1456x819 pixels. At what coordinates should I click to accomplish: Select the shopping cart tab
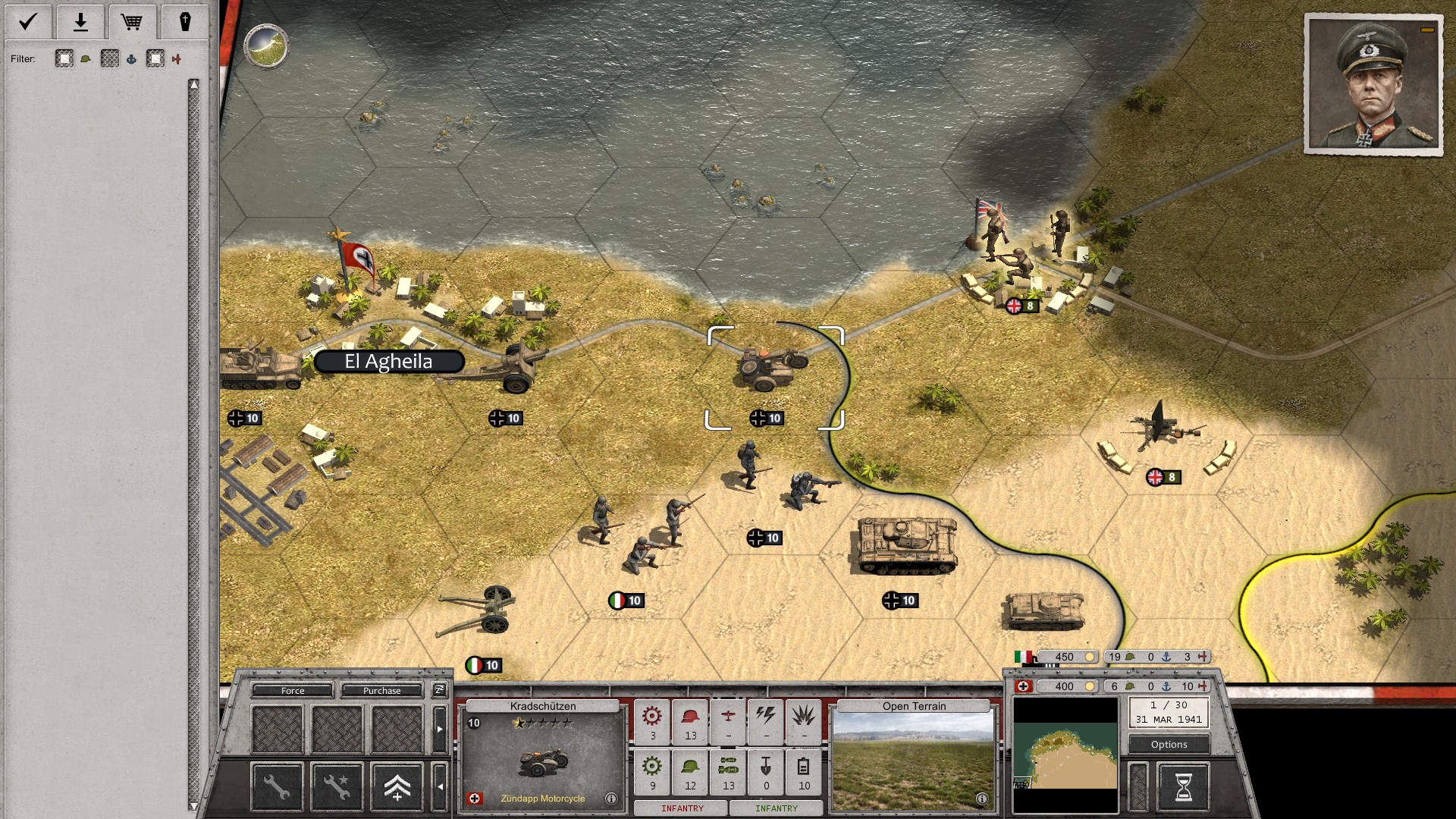(132, 22)
